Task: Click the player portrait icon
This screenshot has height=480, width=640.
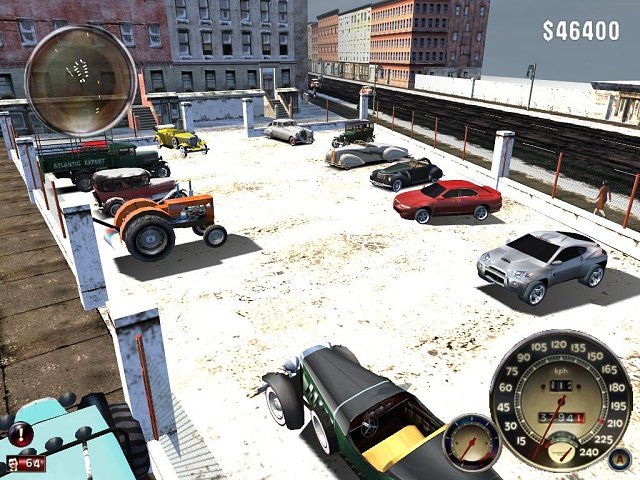Action: coord(12,464)
